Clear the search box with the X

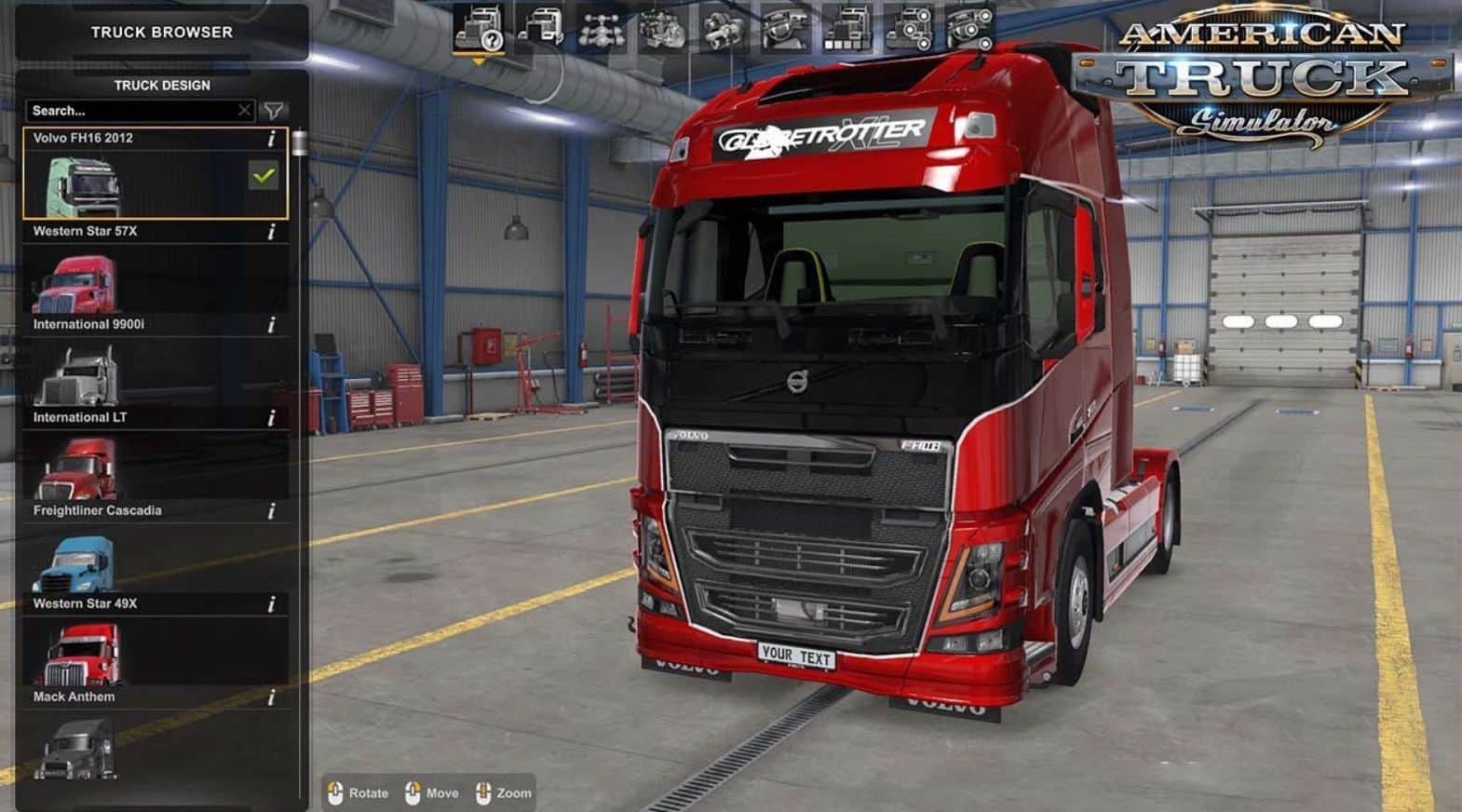coord(244,111)
